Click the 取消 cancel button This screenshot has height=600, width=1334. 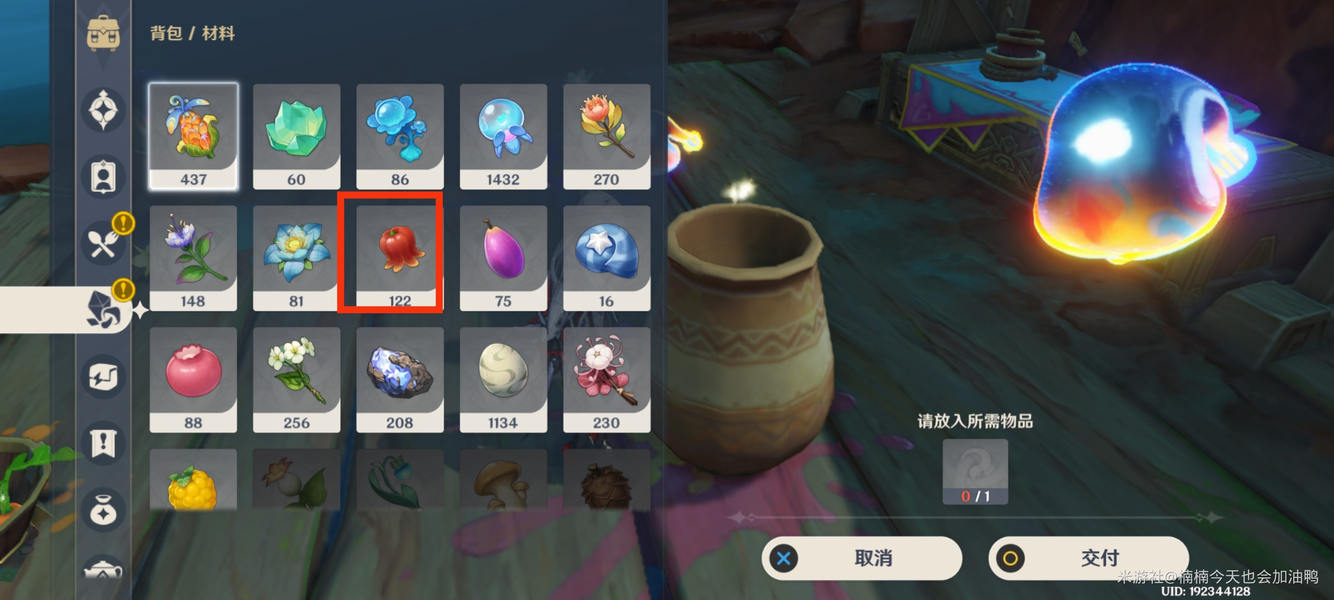pos(861,558)
